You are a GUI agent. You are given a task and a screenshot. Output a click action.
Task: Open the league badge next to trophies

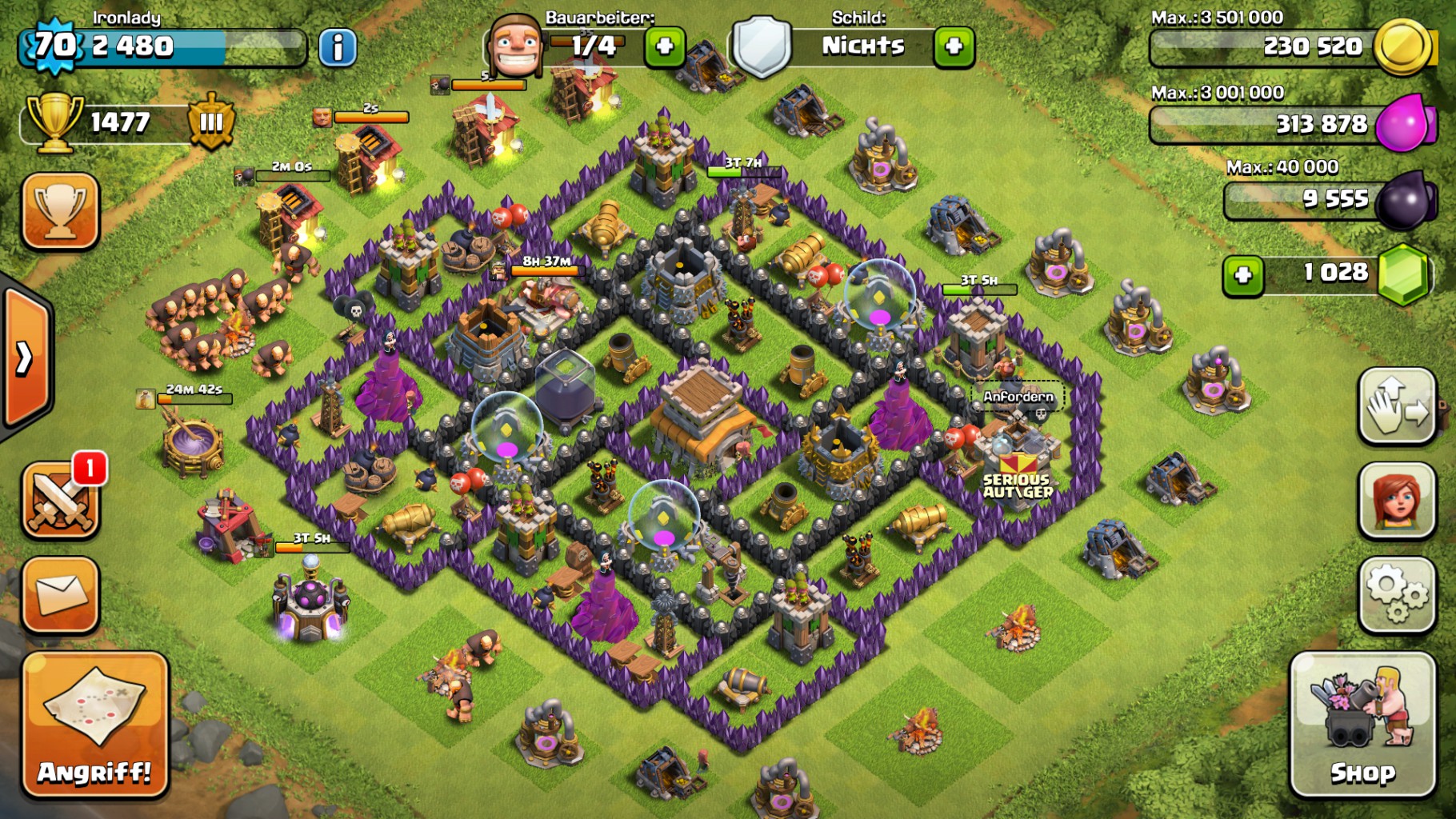[x=211, y=122]
